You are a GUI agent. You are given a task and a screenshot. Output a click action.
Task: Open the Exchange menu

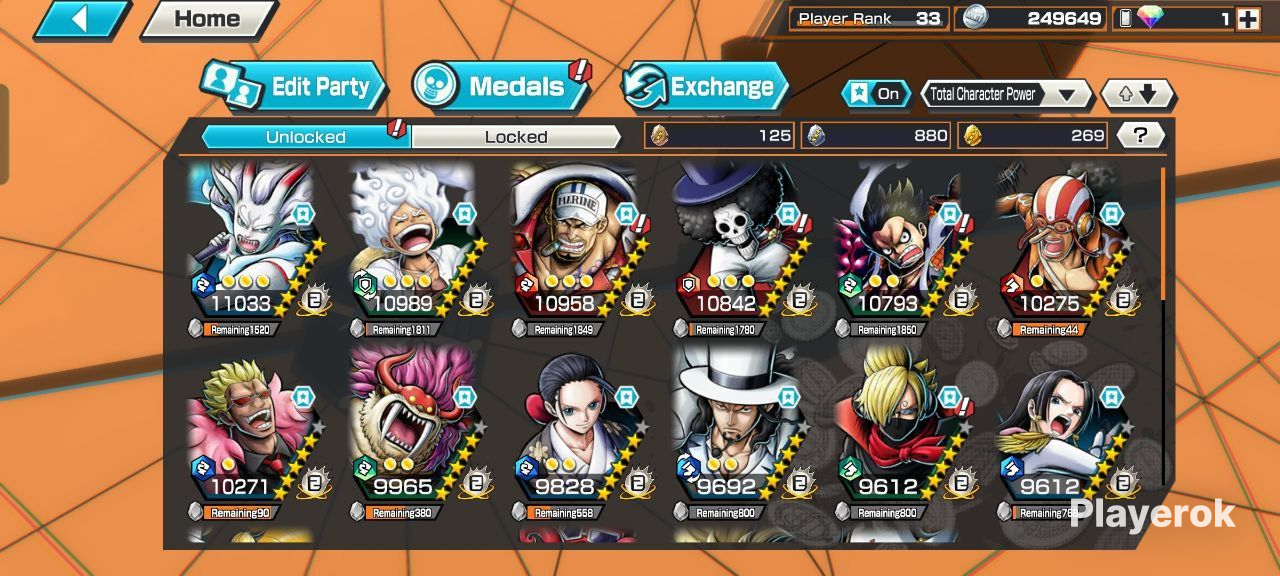coord(705,87)
